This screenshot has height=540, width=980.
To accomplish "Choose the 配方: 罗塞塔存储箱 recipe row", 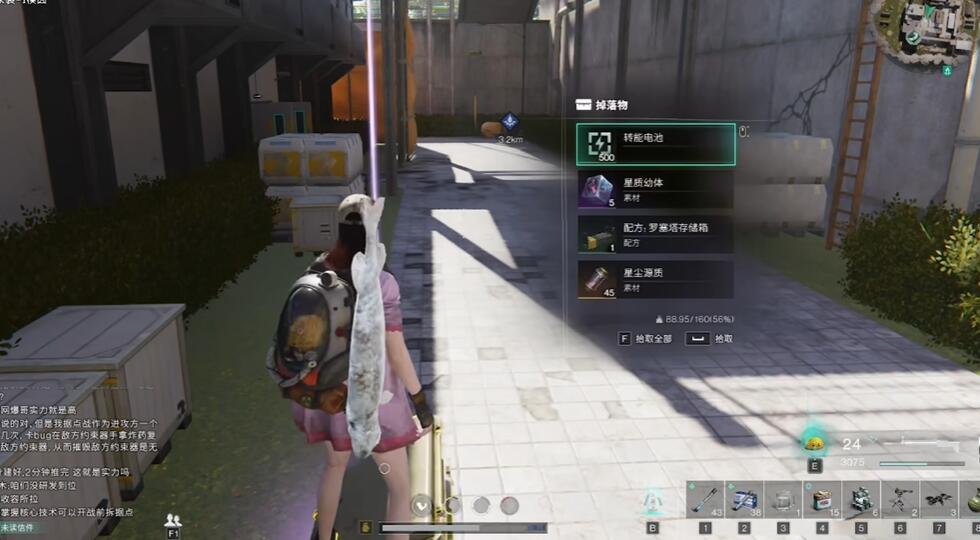I will [655, 234].
